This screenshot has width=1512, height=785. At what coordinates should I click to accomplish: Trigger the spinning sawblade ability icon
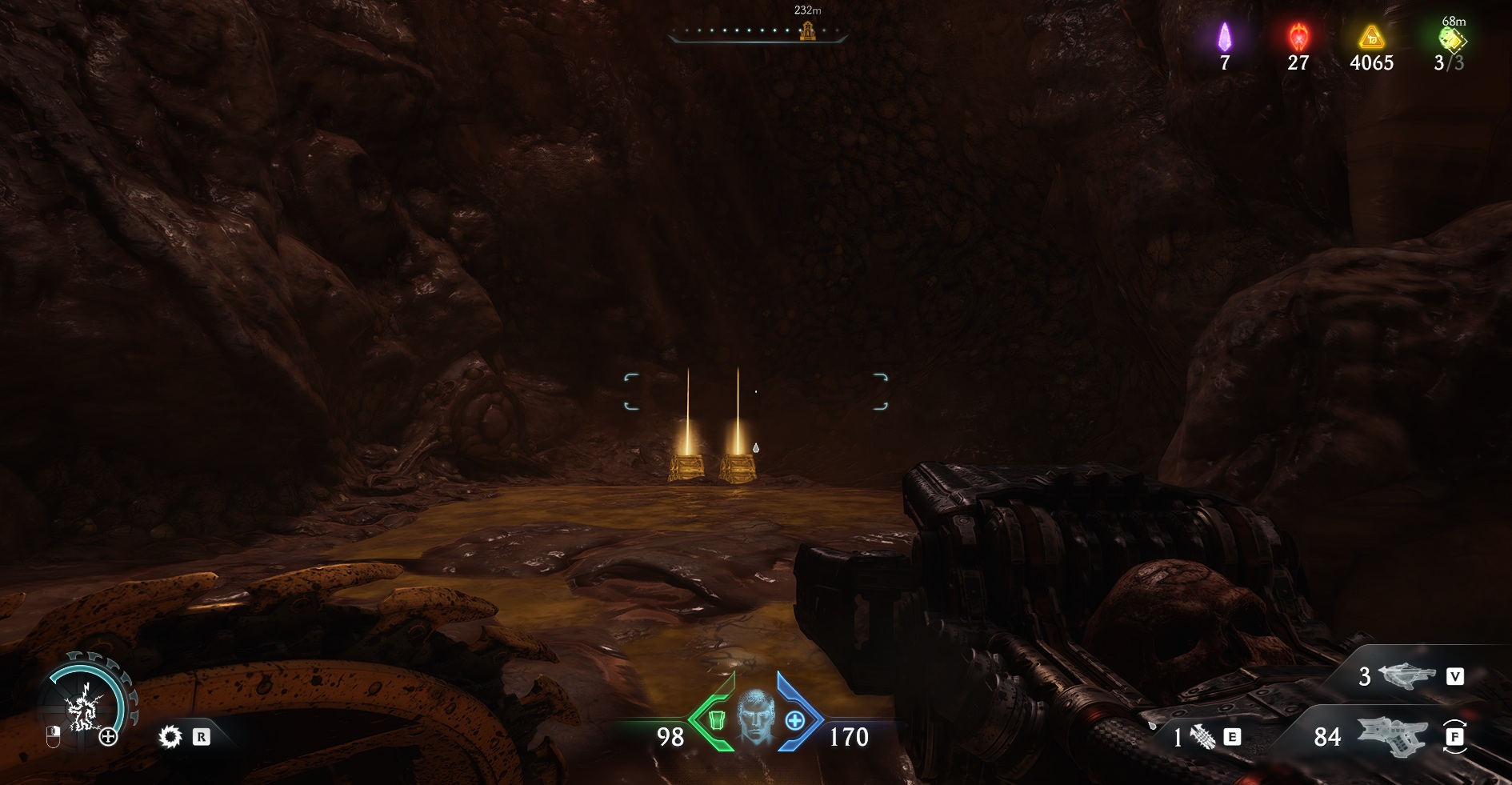[x=170, y=736]
